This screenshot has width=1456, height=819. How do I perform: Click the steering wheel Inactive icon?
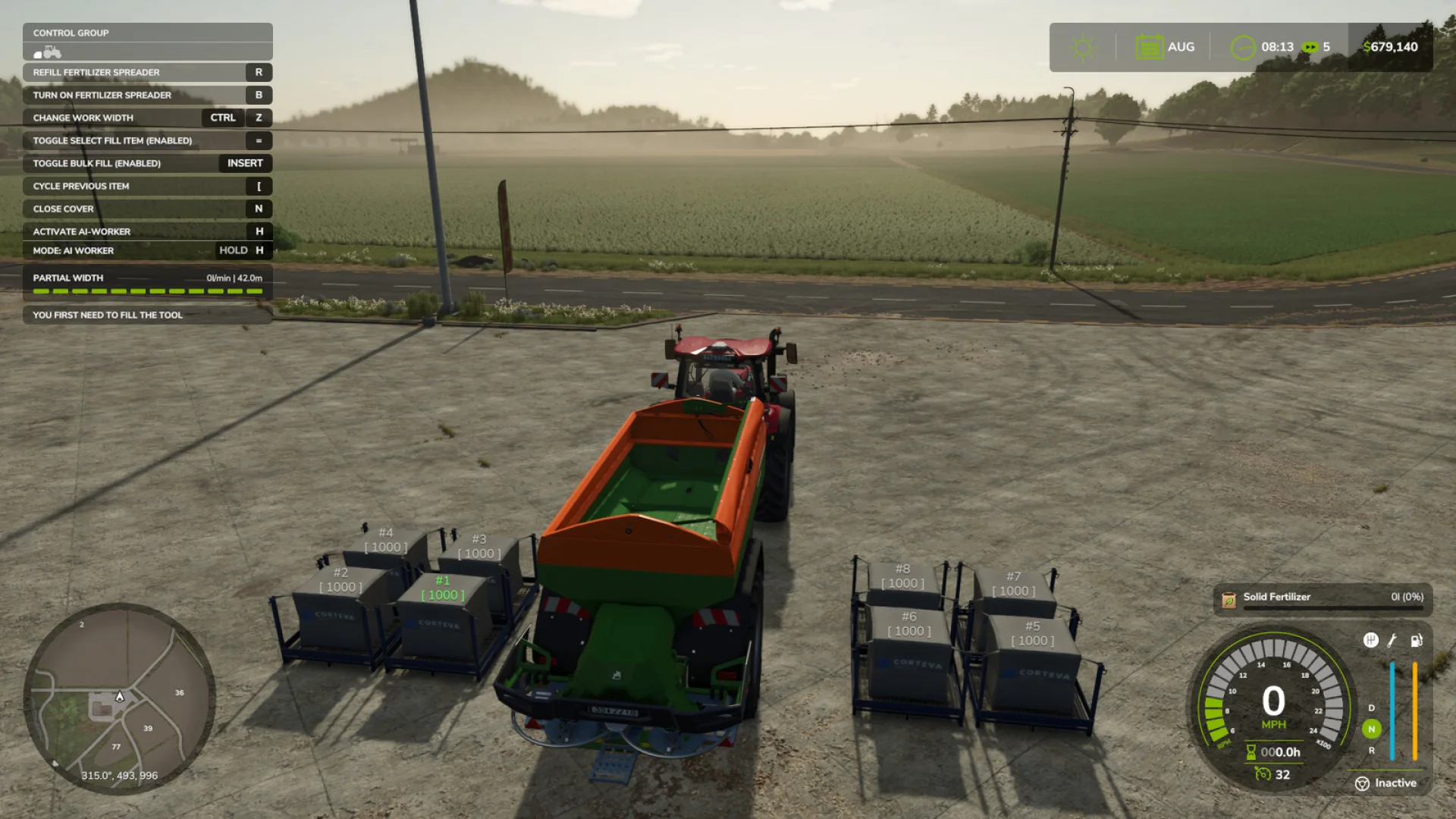[x=1361, y=783]
